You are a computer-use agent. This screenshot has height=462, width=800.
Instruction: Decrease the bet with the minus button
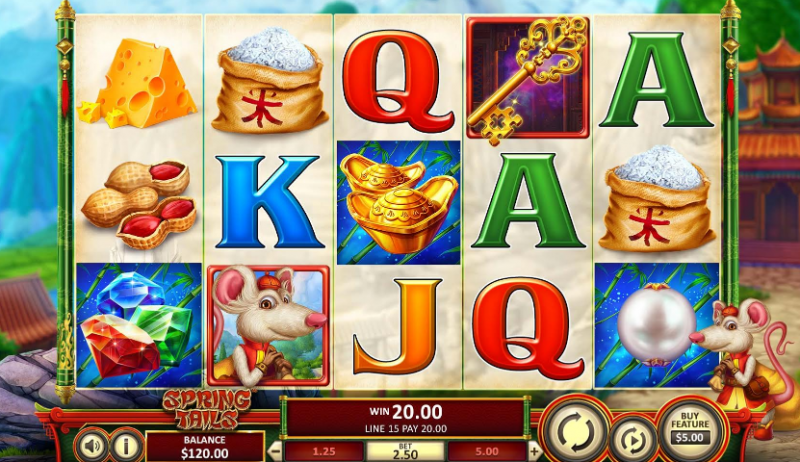coord(276,450)
